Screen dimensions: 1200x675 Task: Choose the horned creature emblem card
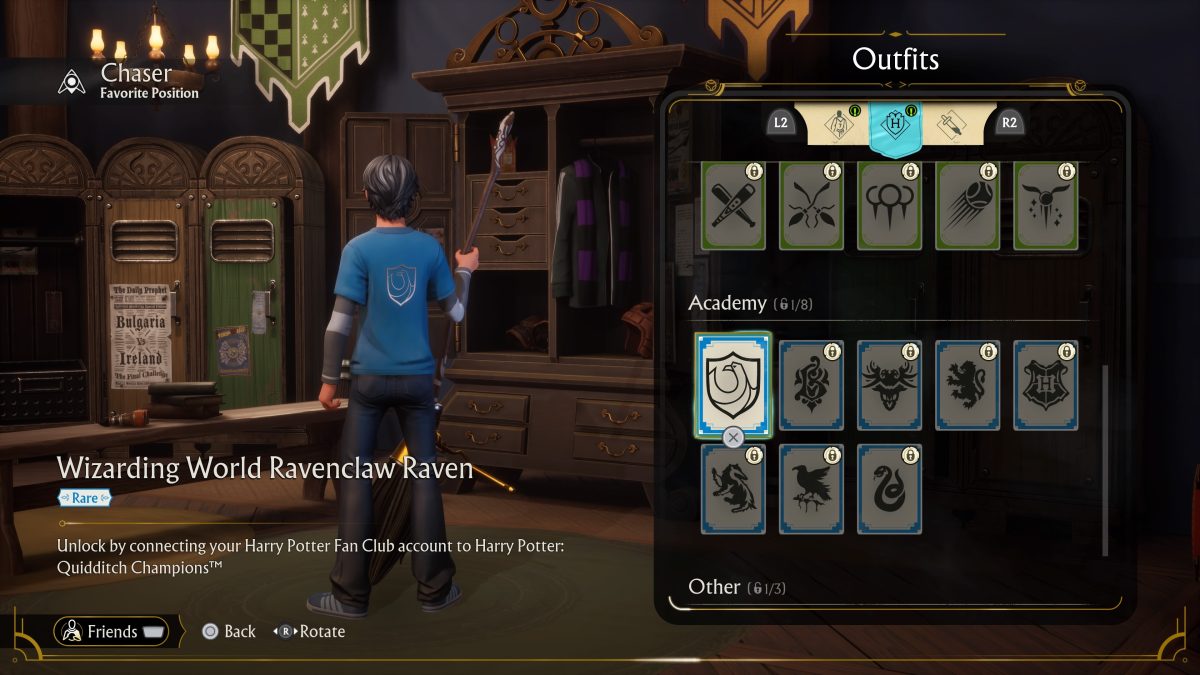tap(889, 385)
